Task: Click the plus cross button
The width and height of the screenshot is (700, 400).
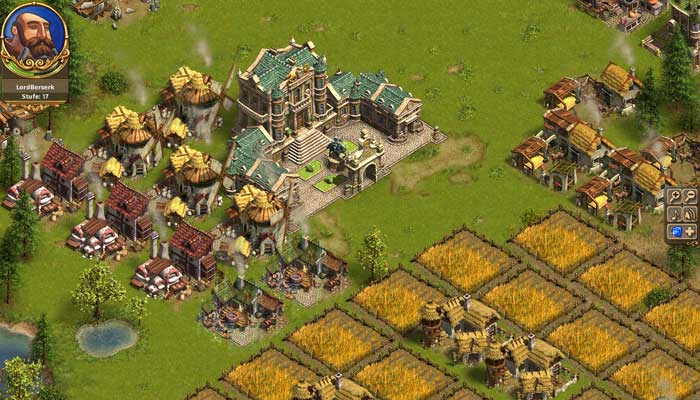Action: [x=690, y=231]
